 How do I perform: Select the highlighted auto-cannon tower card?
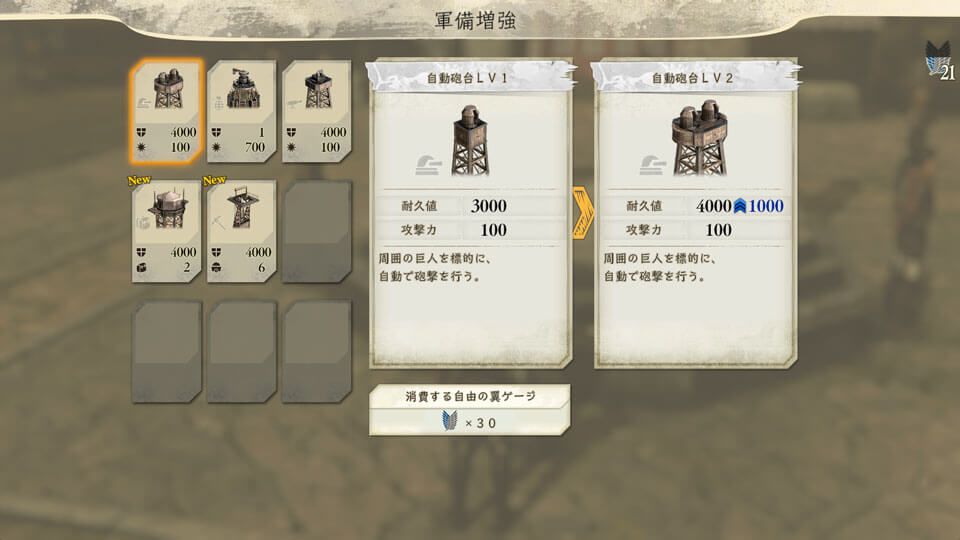(167, 112)
